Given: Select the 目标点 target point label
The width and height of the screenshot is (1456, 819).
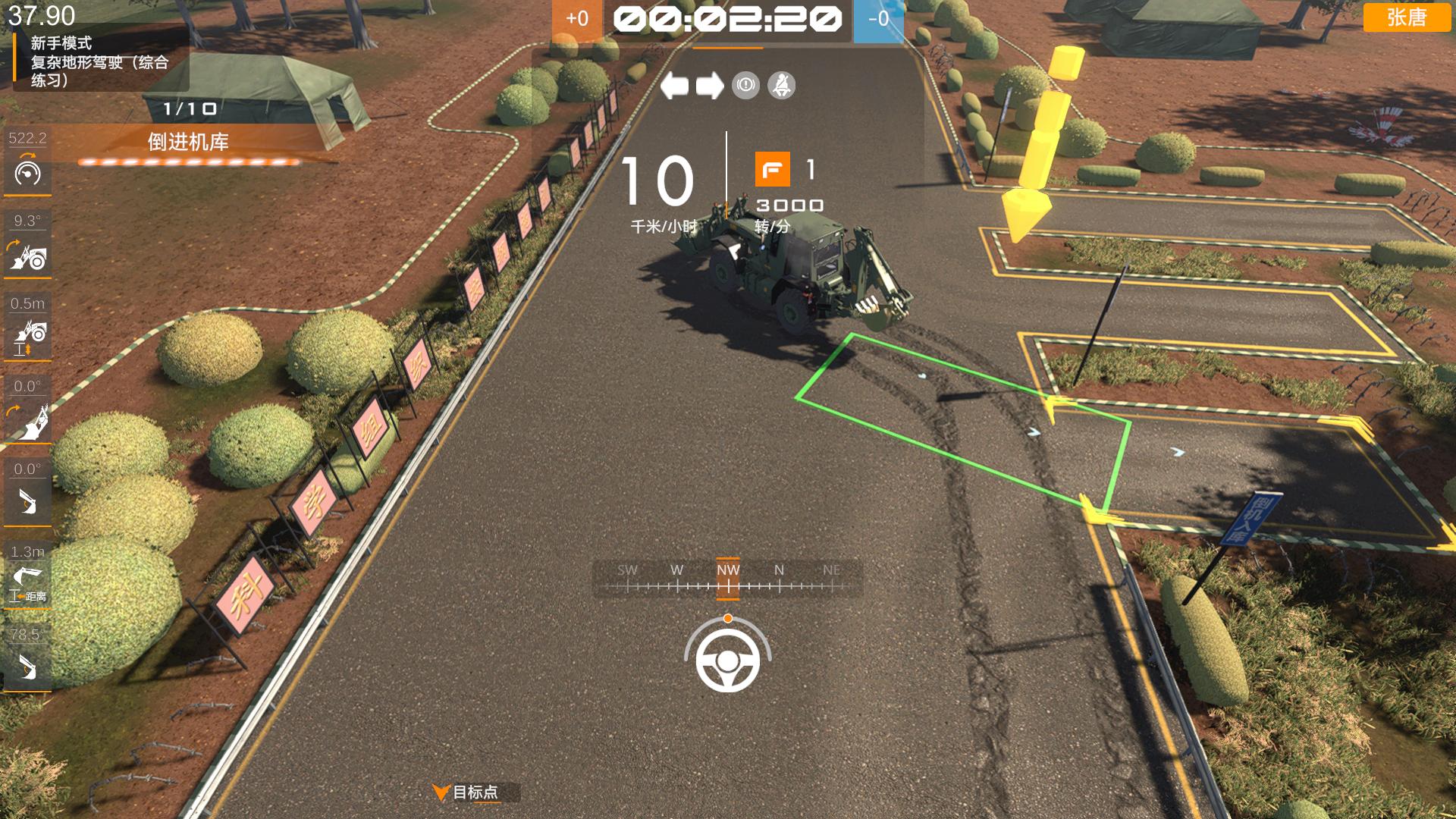Looking at the screenshot, I should (x=475, y=792).
